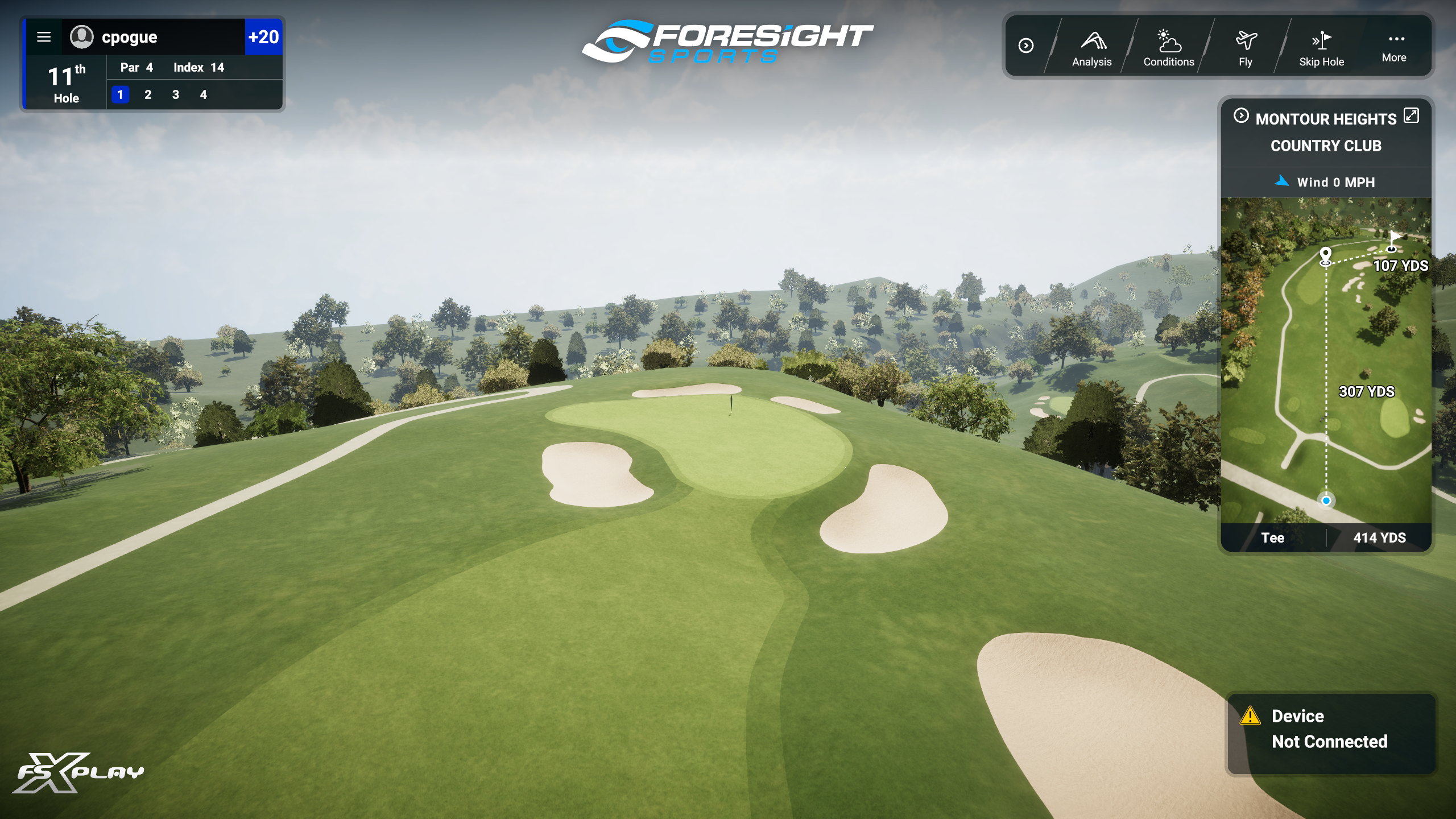Toggle shot number 4 in the scorecard
This screenshot has width=1456, height=819.
pos(203,95)
